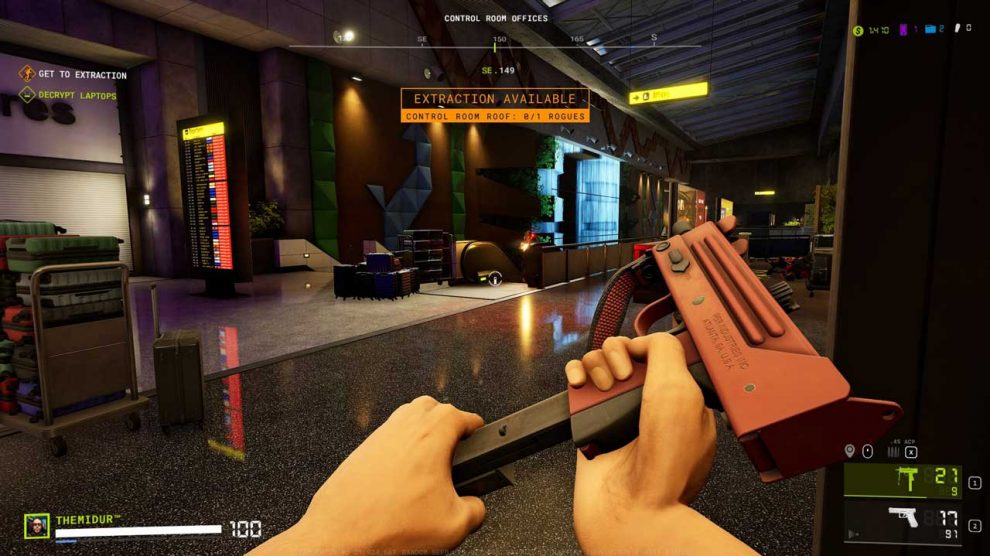Click the map pin ping icon
Viewport: 990px width, 556px height.
pyautogui.click(x=850, y=451)
